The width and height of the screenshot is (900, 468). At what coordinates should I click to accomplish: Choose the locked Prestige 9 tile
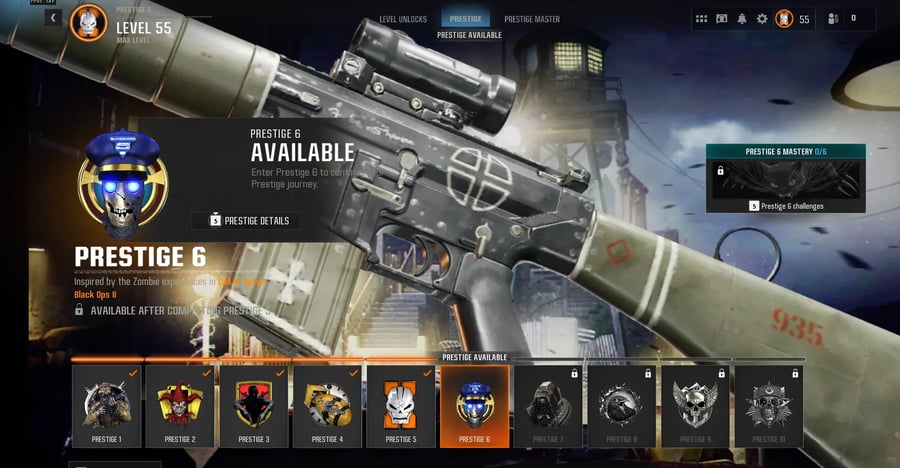pos(695,405)
